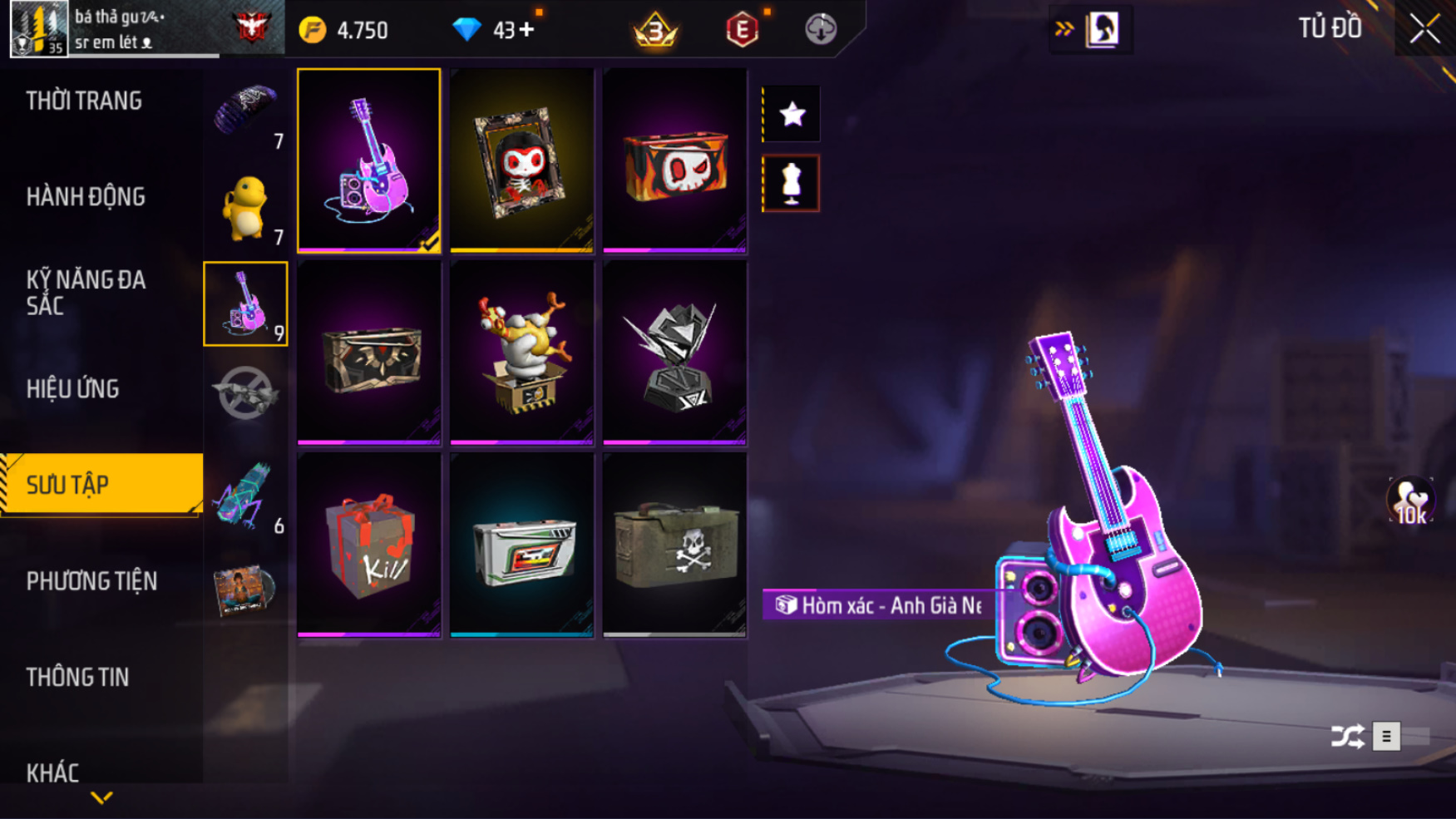Expand the category list with yellow arrow
1456x819 pixels.
101,798
